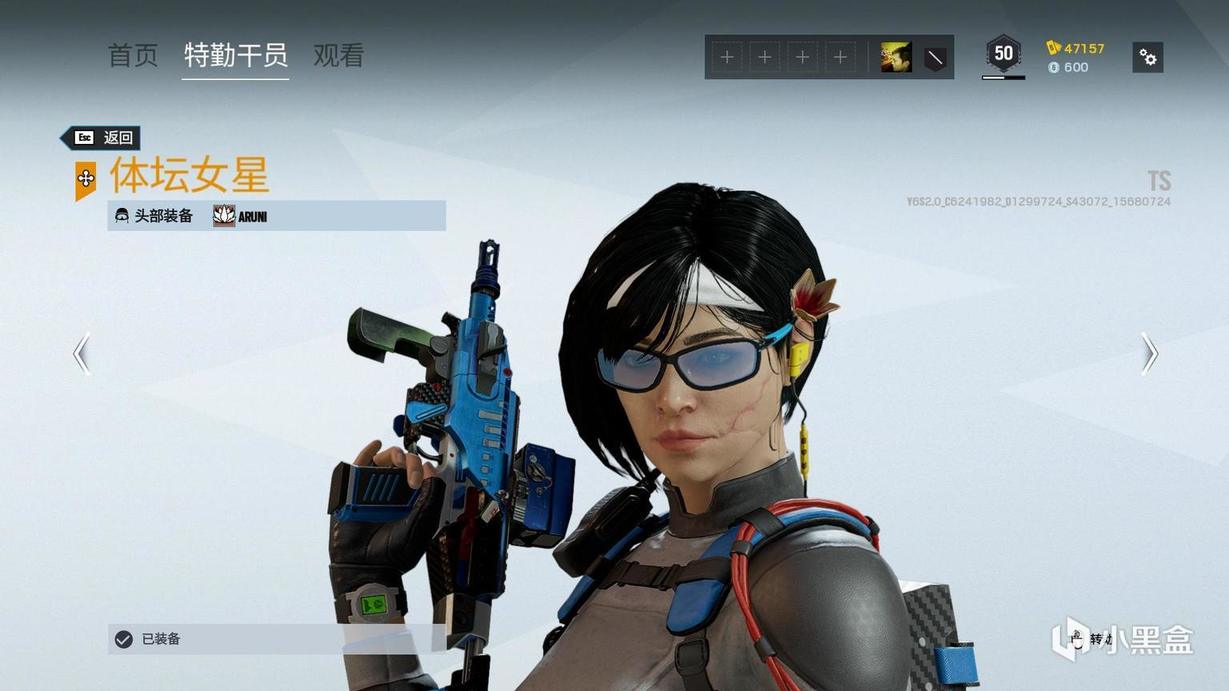This screenshot has height=691, width=1229.
Task: Open the renown currency counter 47157
Action: click(1076, 48)
